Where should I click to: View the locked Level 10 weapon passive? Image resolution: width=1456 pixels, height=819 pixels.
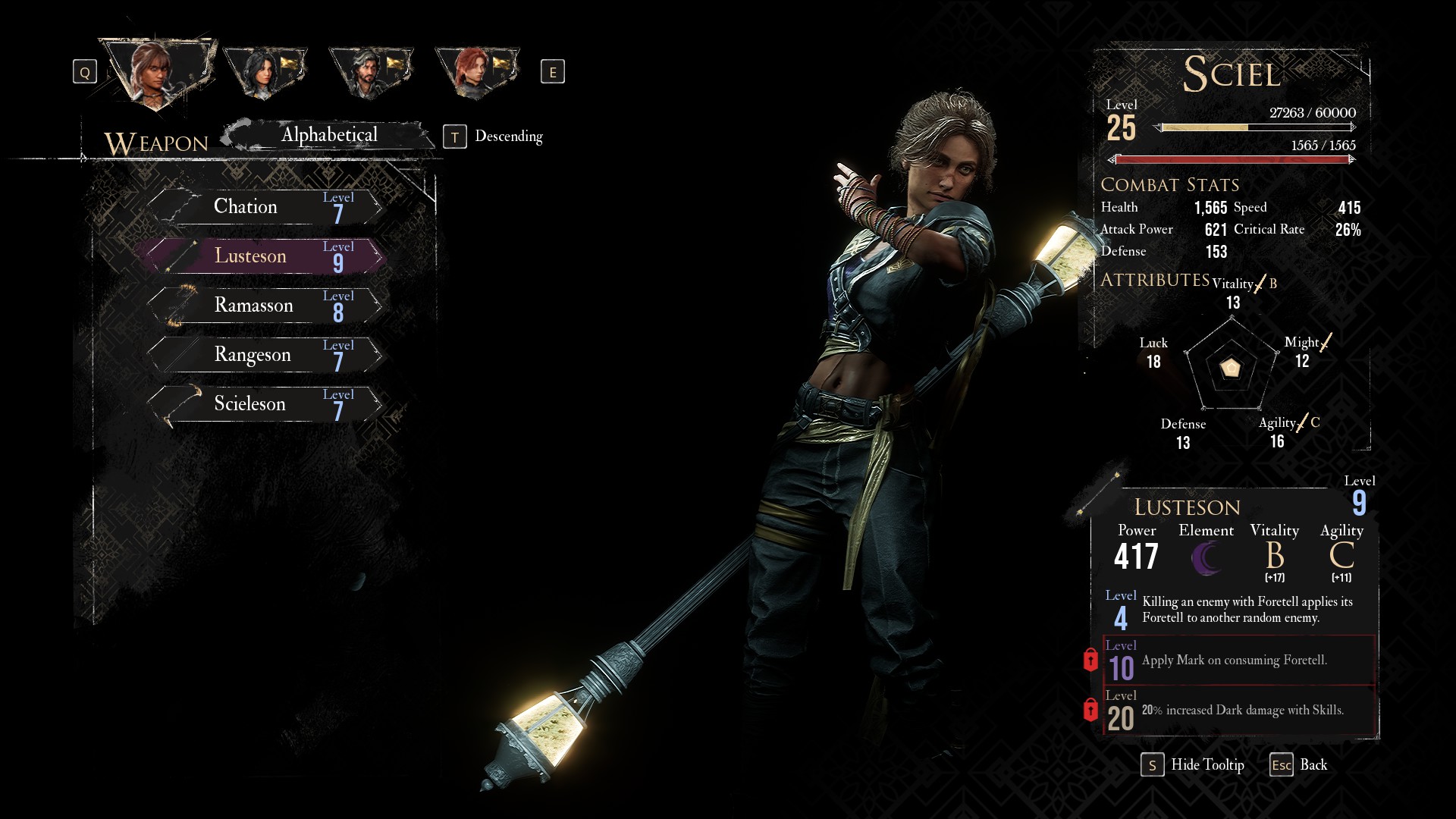1238,661
